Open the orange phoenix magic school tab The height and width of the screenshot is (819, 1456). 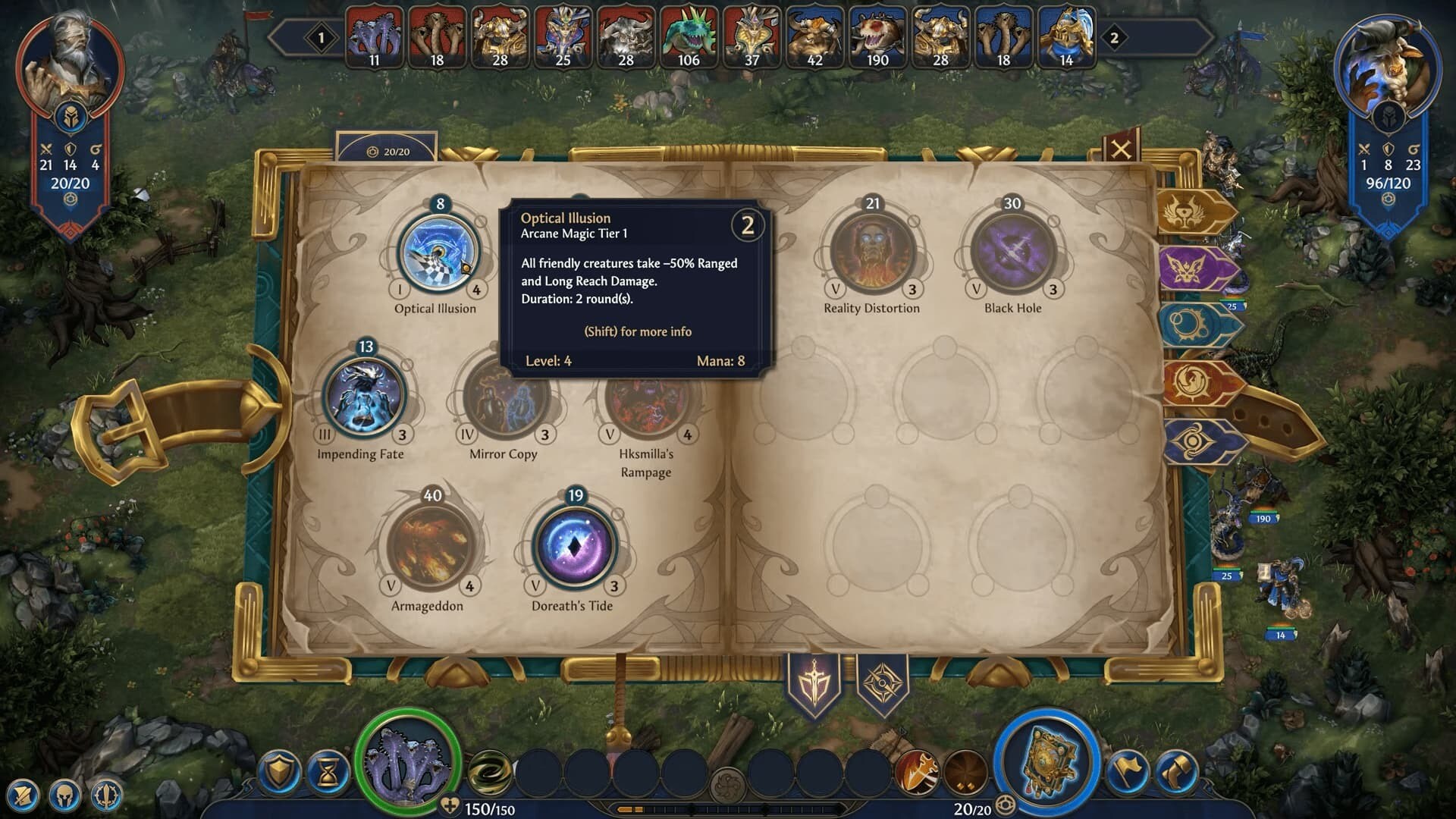click(x=1197, y=383)
